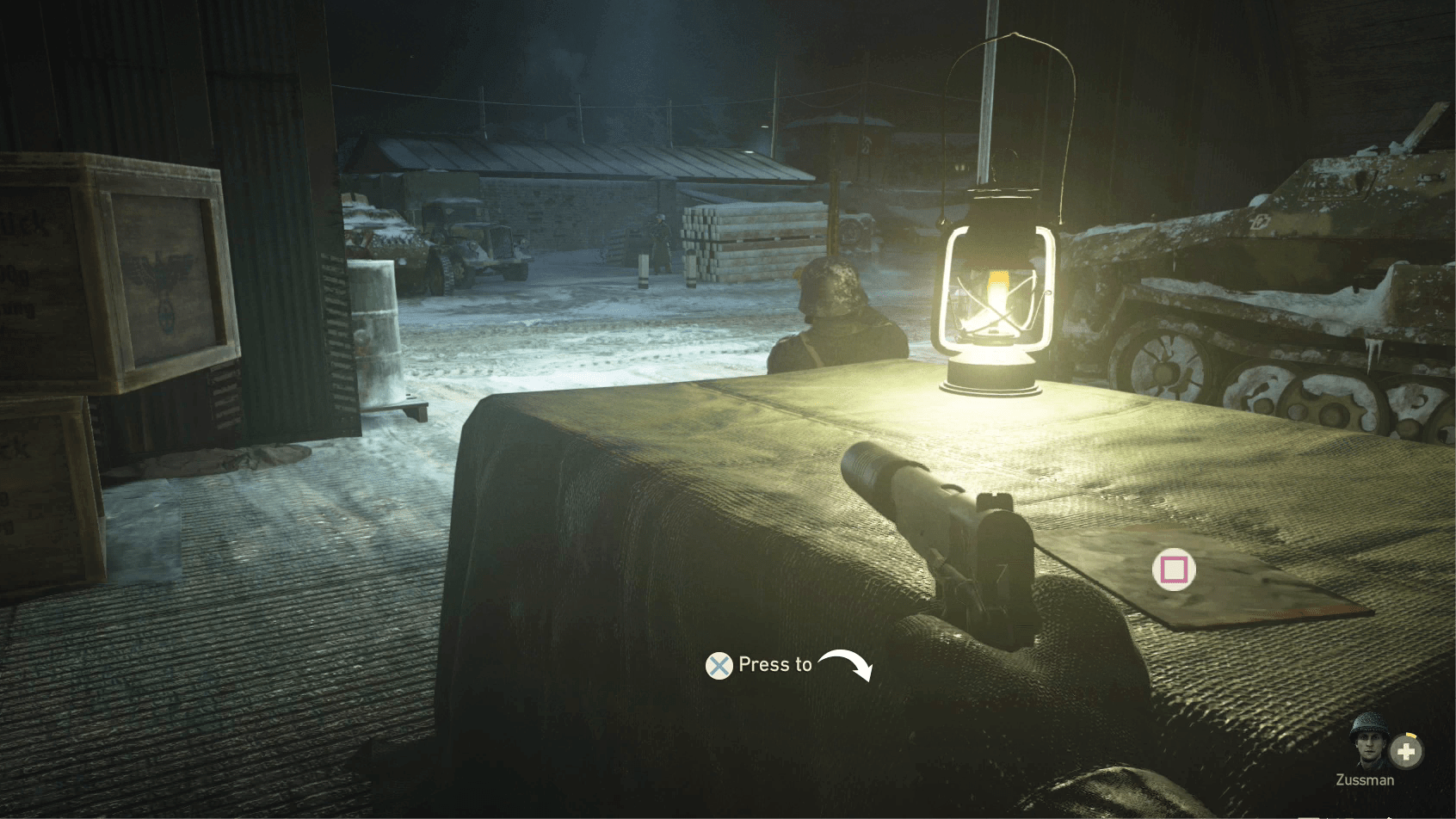Click the X button prompt icon

coord(719,665)
